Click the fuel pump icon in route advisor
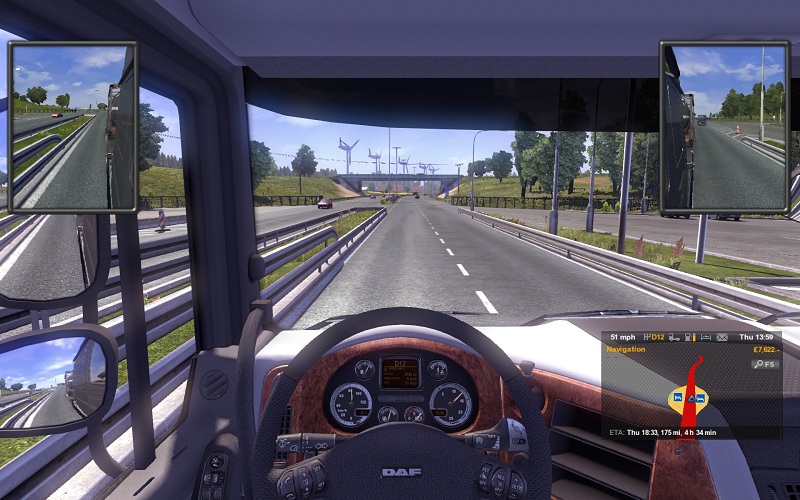Screen dimensions: 800x500 (x=689, y=338)
